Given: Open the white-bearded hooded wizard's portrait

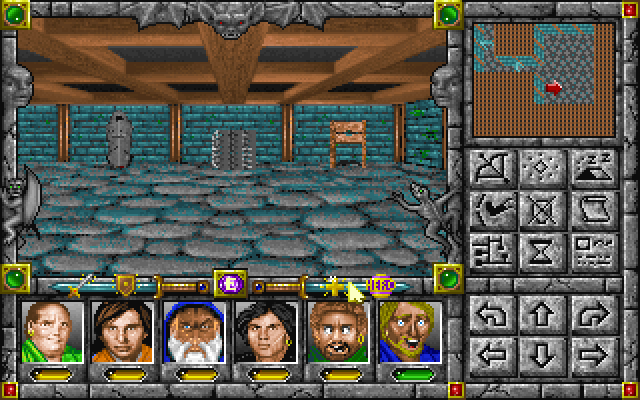Looking at the screenshot, I should (191, 330).
